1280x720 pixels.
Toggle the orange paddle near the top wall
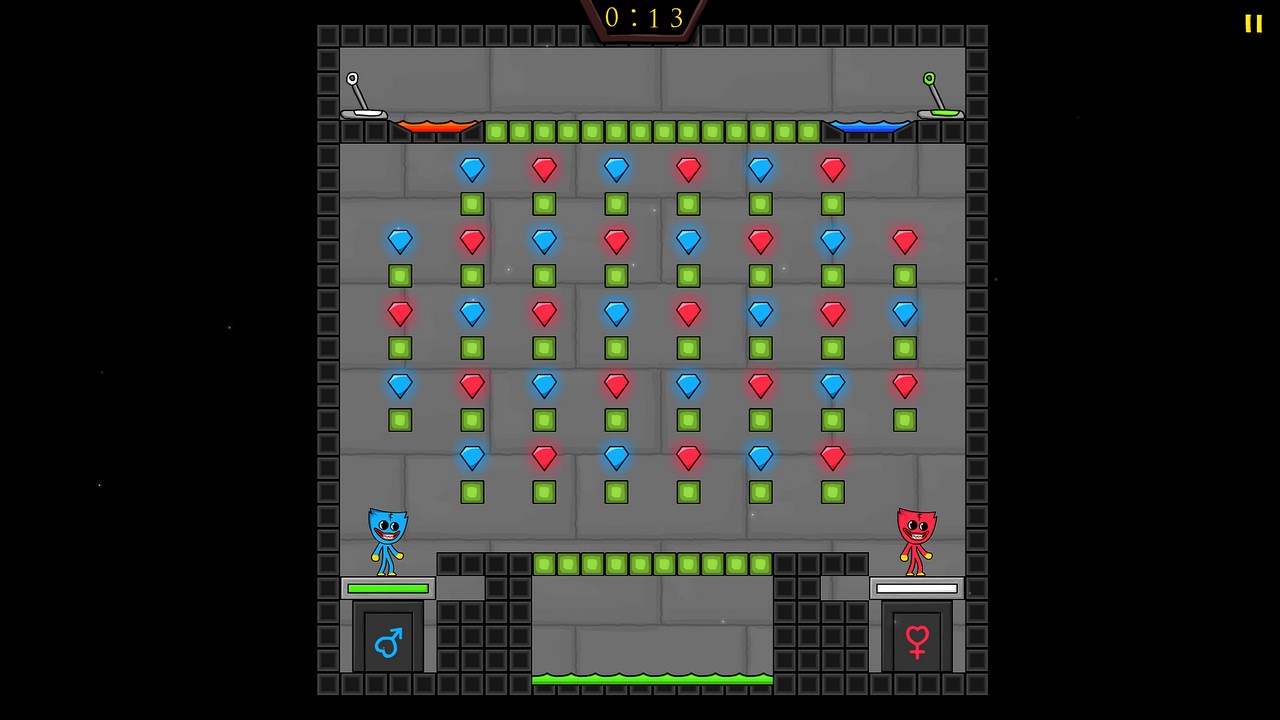pyautogui.click(x=438, y=128)
